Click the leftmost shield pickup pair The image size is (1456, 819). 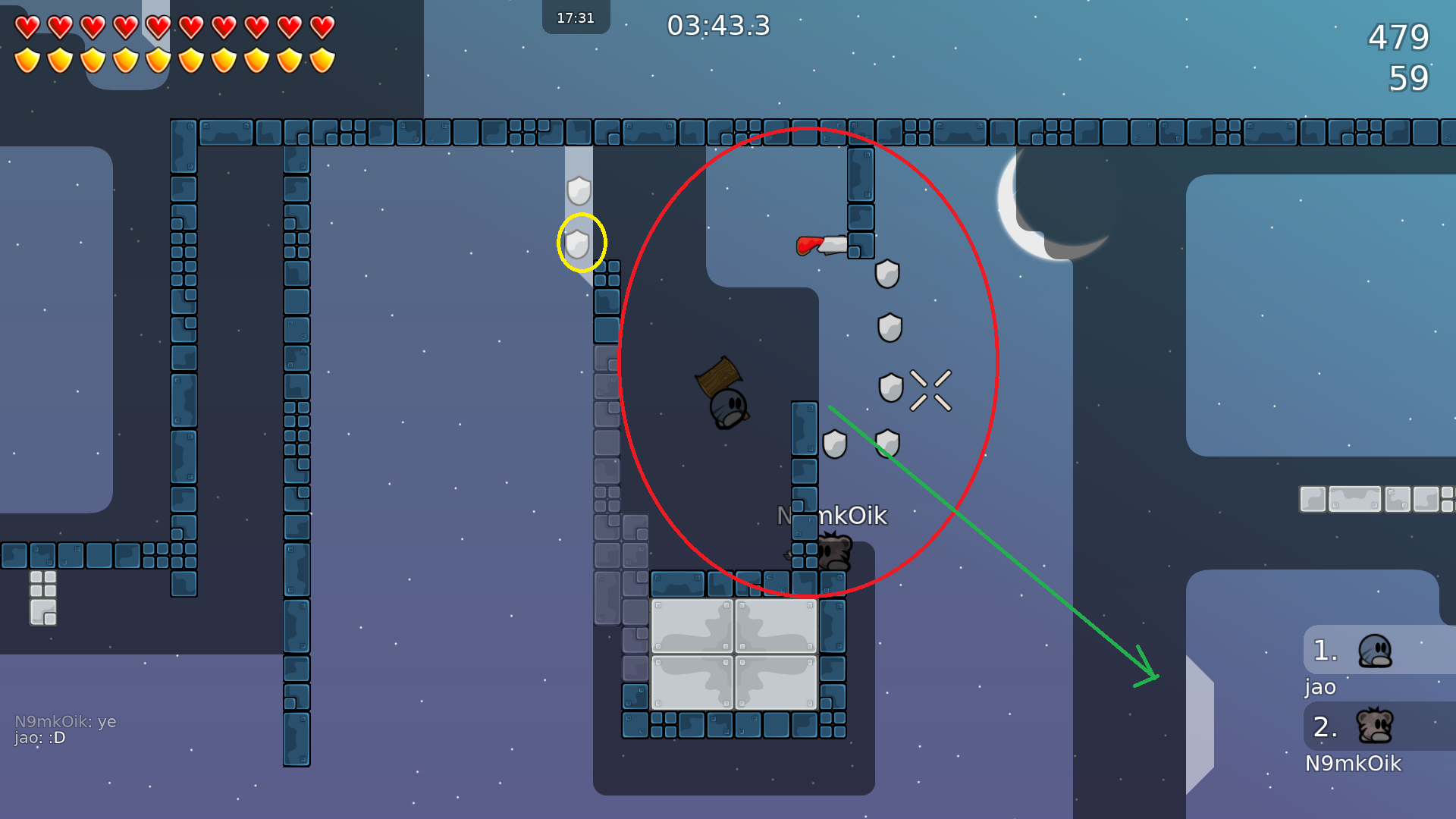click(834, 444)
